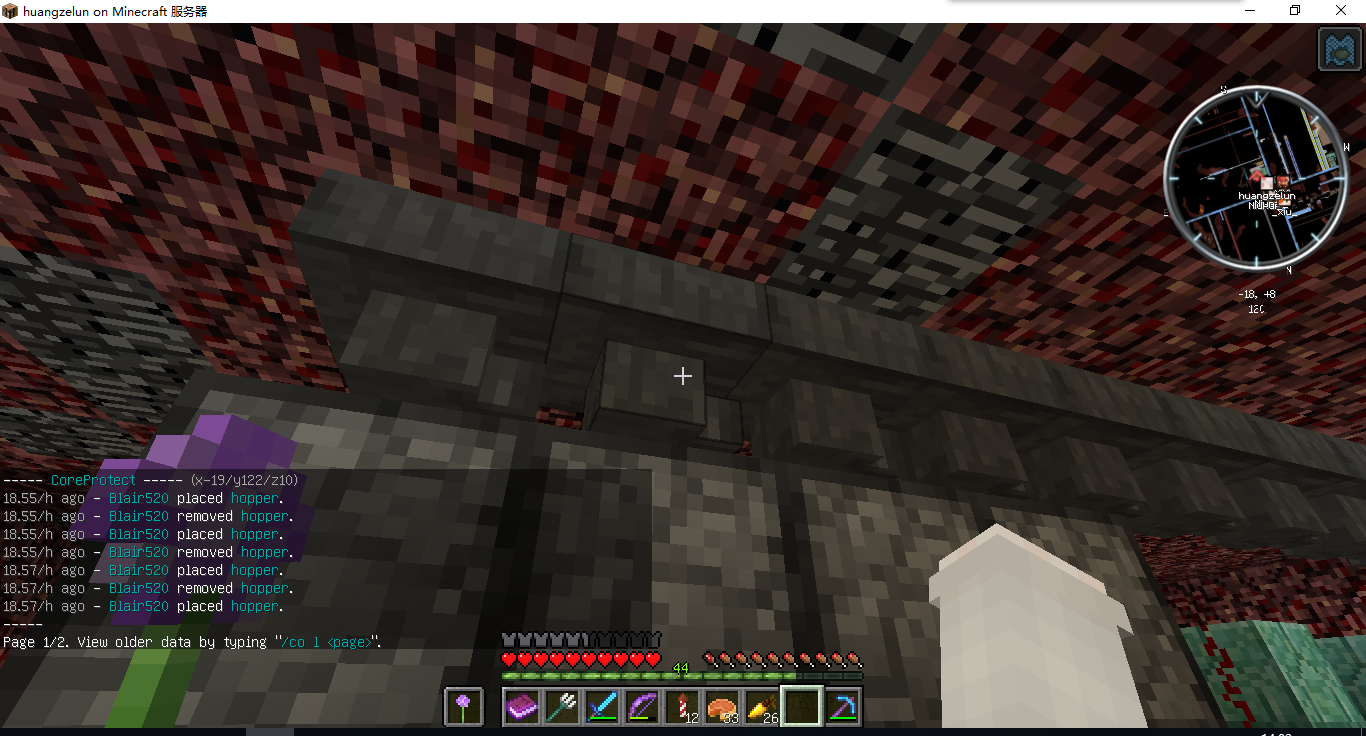Choose the golden carrot stack
Image resolution: width=1366 pixels, height=736 pixels.
tap(761, 707)
